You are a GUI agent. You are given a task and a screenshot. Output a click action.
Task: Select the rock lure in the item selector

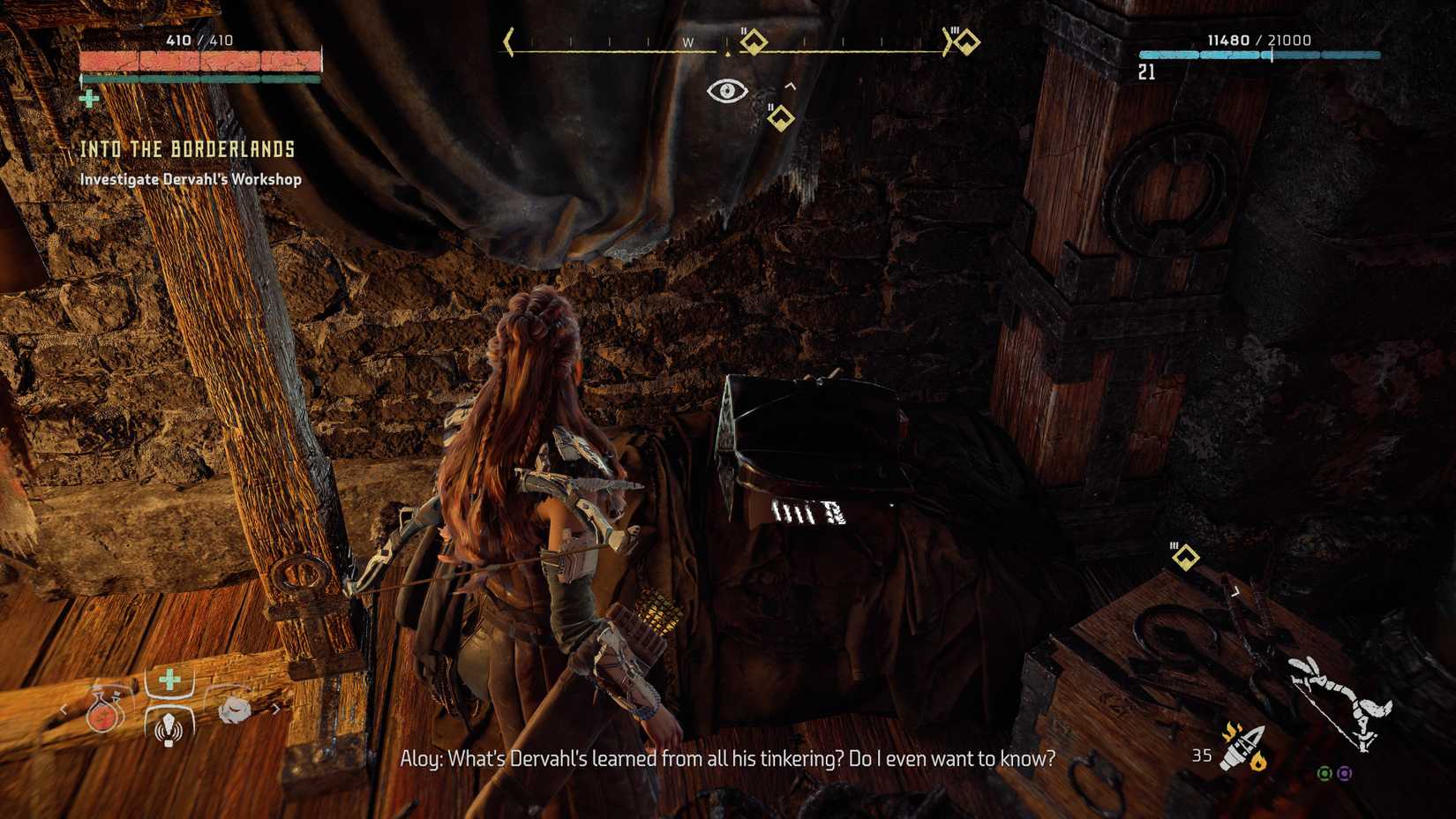(235, 710)
